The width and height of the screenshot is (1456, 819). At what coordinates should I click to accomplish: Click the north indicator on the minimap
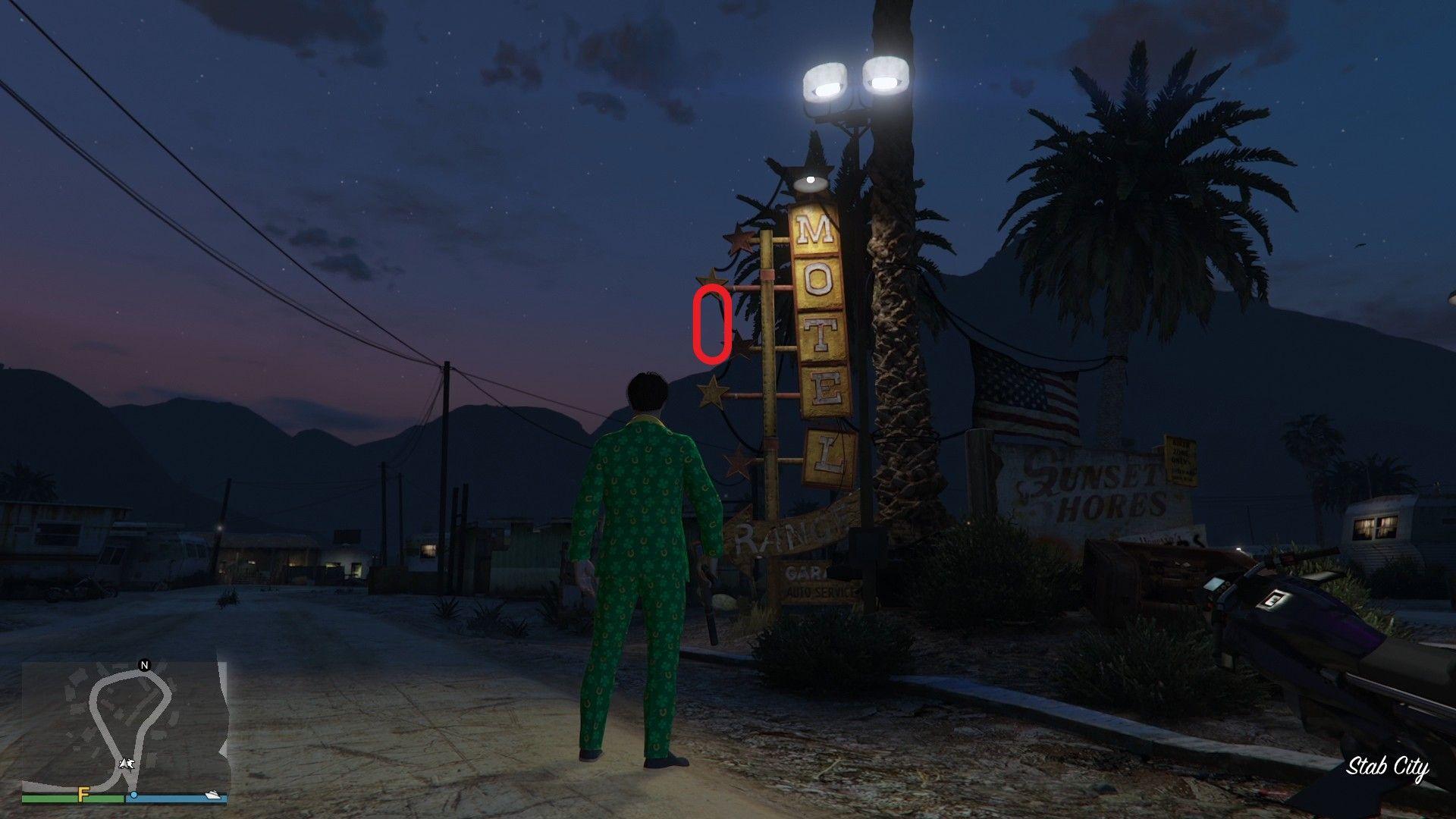[144, 665]
